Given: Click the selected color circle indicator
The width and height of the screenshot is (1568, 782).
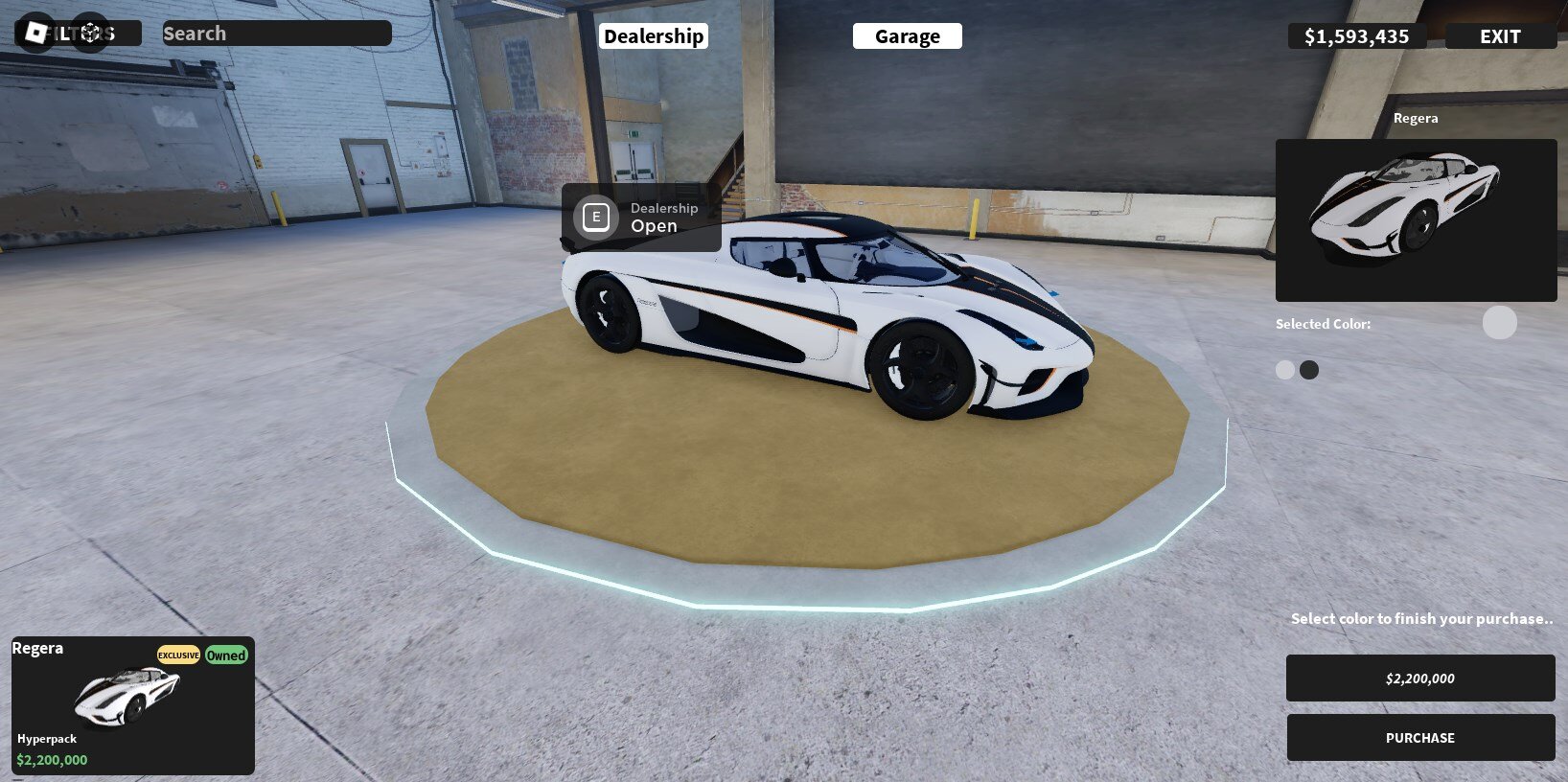Looking at the screenshot, I should coord(1499,323).
